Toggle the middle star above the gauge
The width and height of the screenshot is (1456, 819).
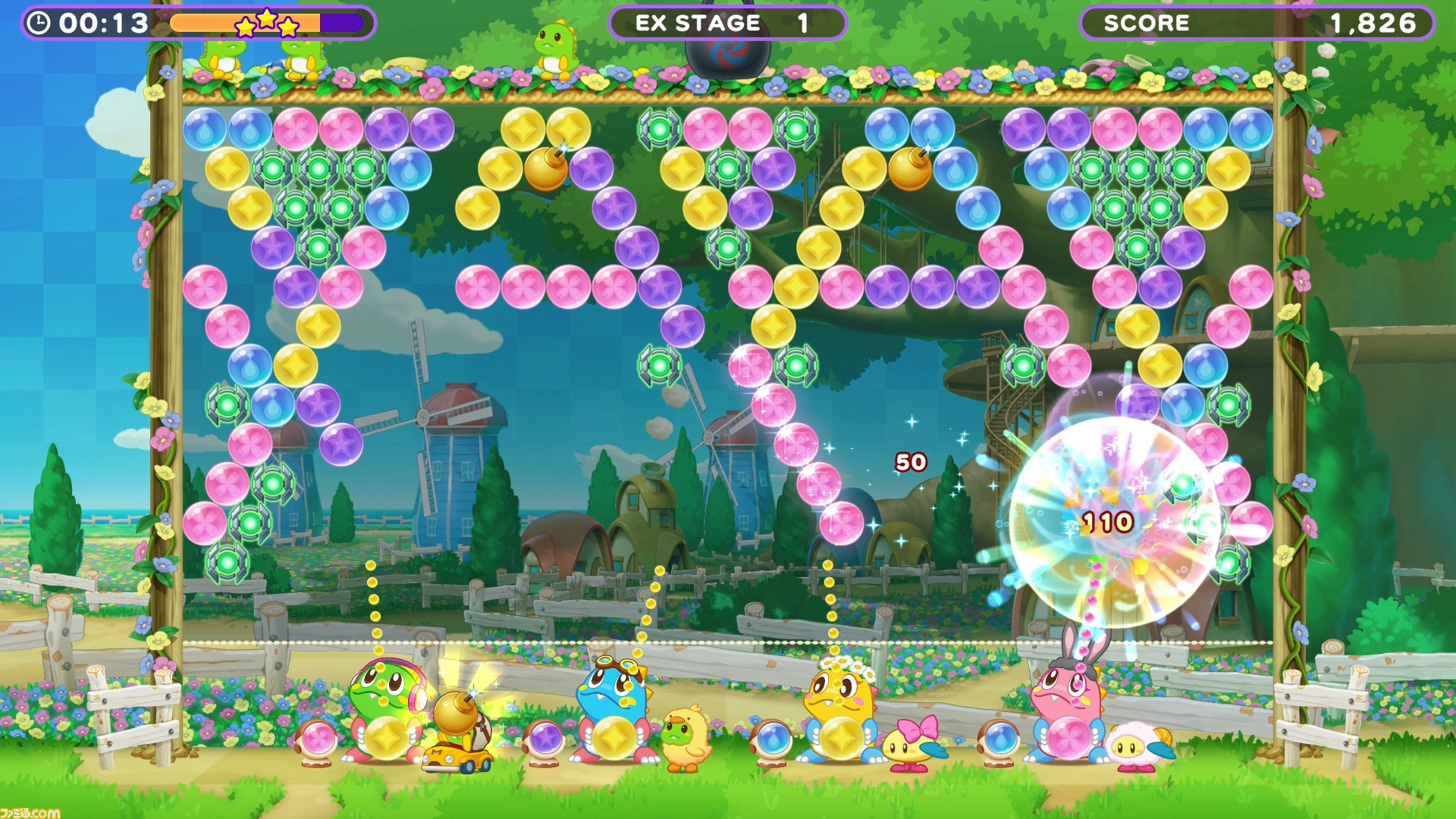pyautogui.click(x=267, y=19)
